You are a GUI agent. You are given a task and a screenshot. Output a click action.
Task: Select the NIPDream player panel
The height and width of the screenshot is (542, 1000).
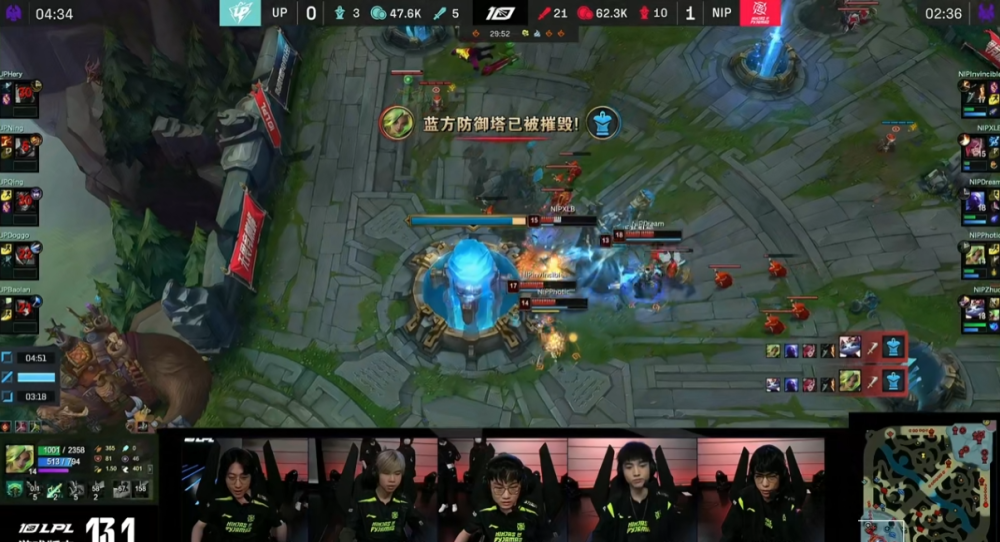pyautogui.click(x=980, y=205)
